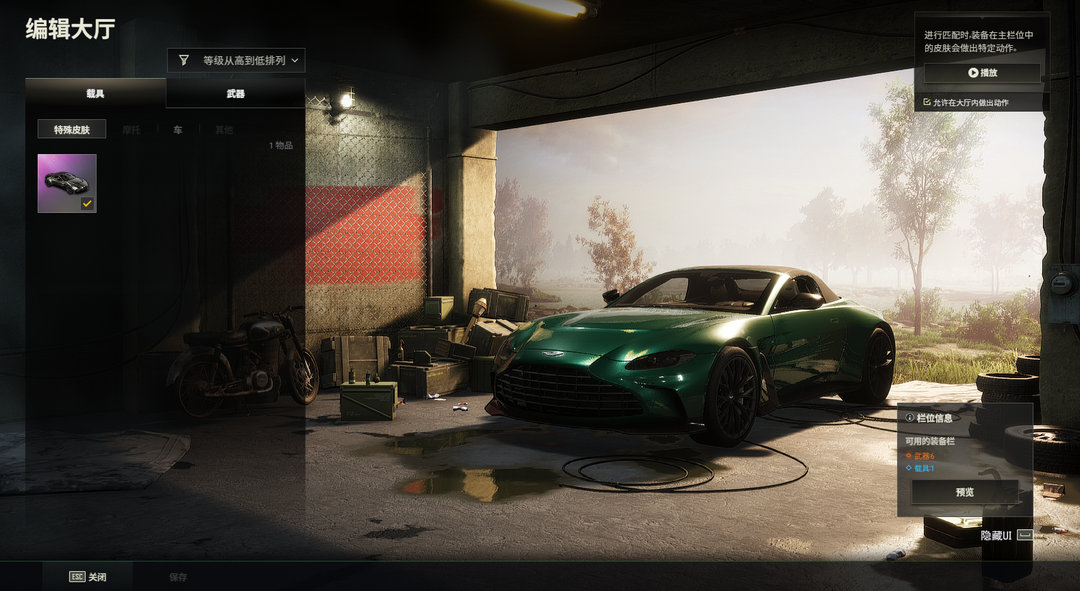Viewport: 1080px width, 591px height.
Task: Click the 播放 play button
Action: (982, 73)
